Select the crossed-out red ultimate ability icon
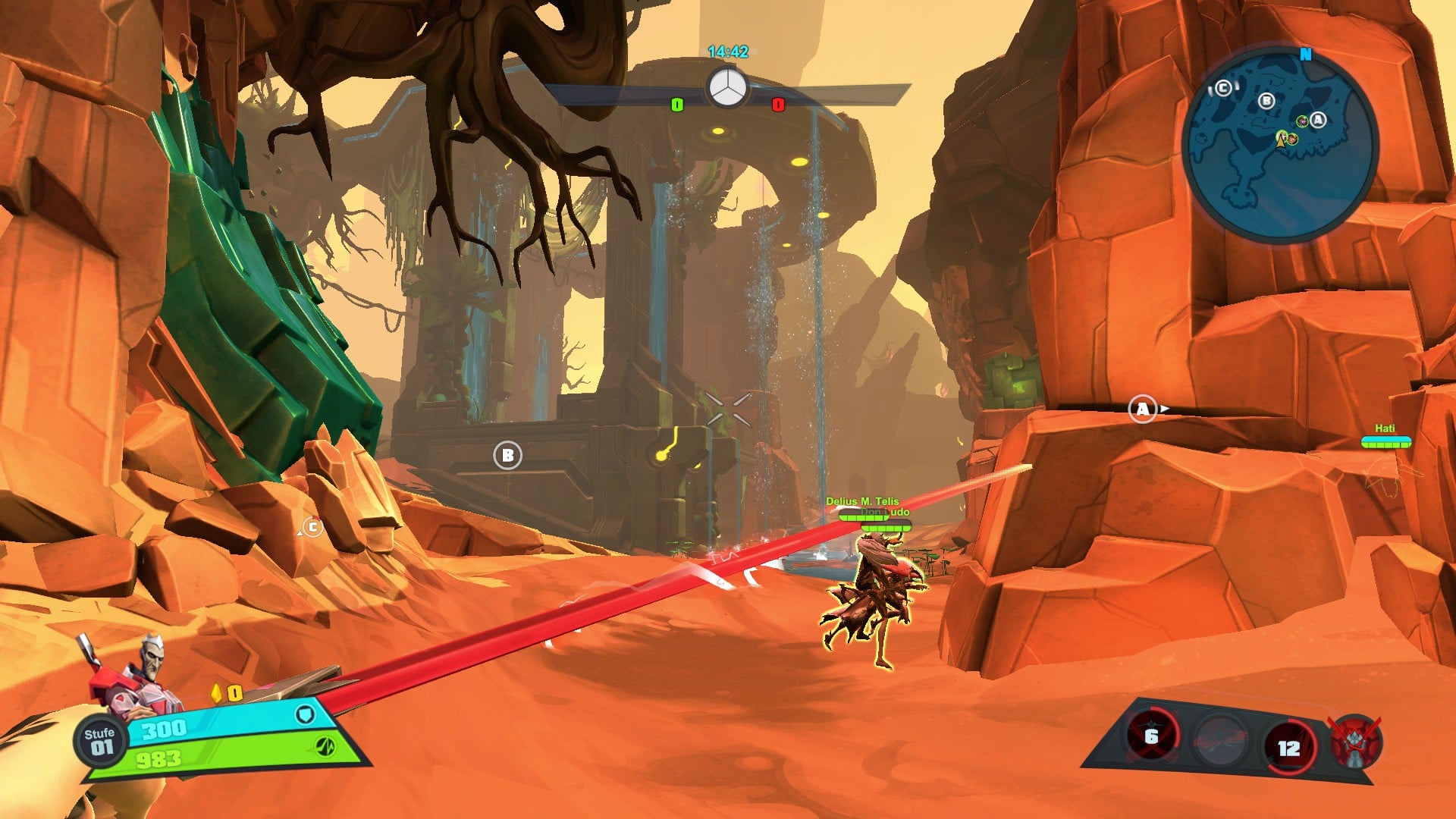 coord(1355,742)
